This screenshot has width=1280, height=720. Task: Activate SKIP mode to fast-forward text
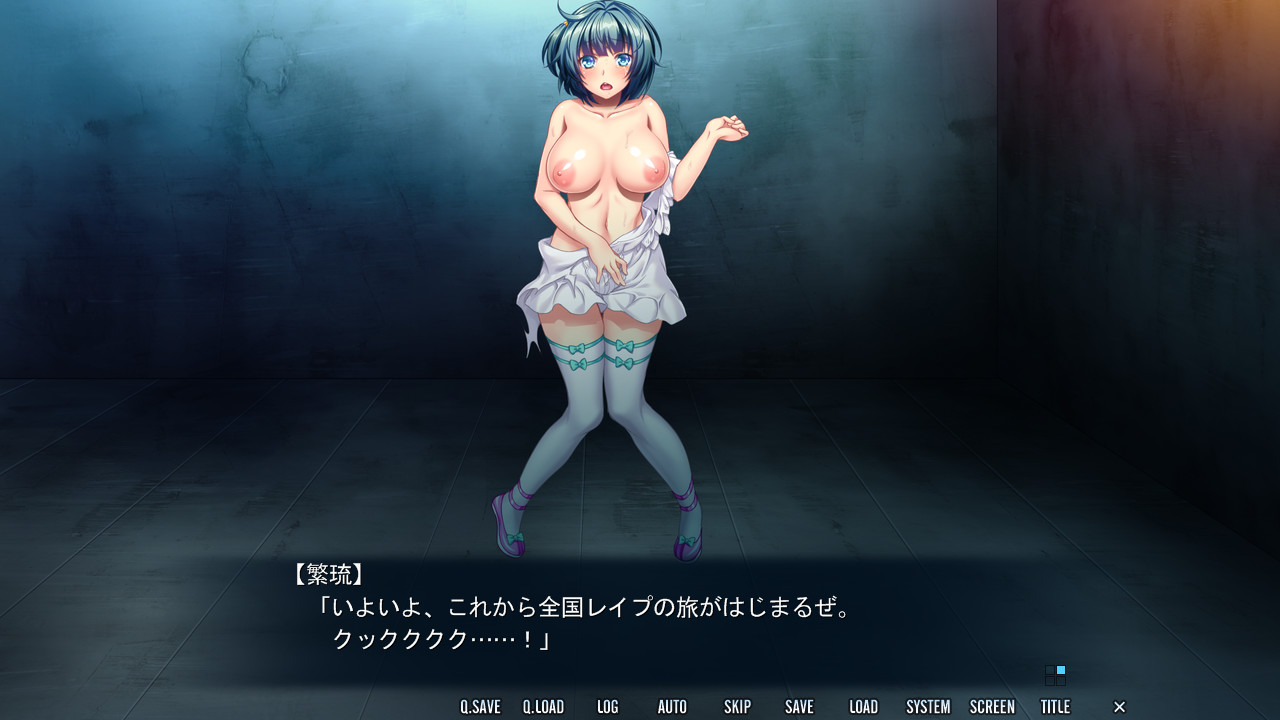(x=737, y=706)
